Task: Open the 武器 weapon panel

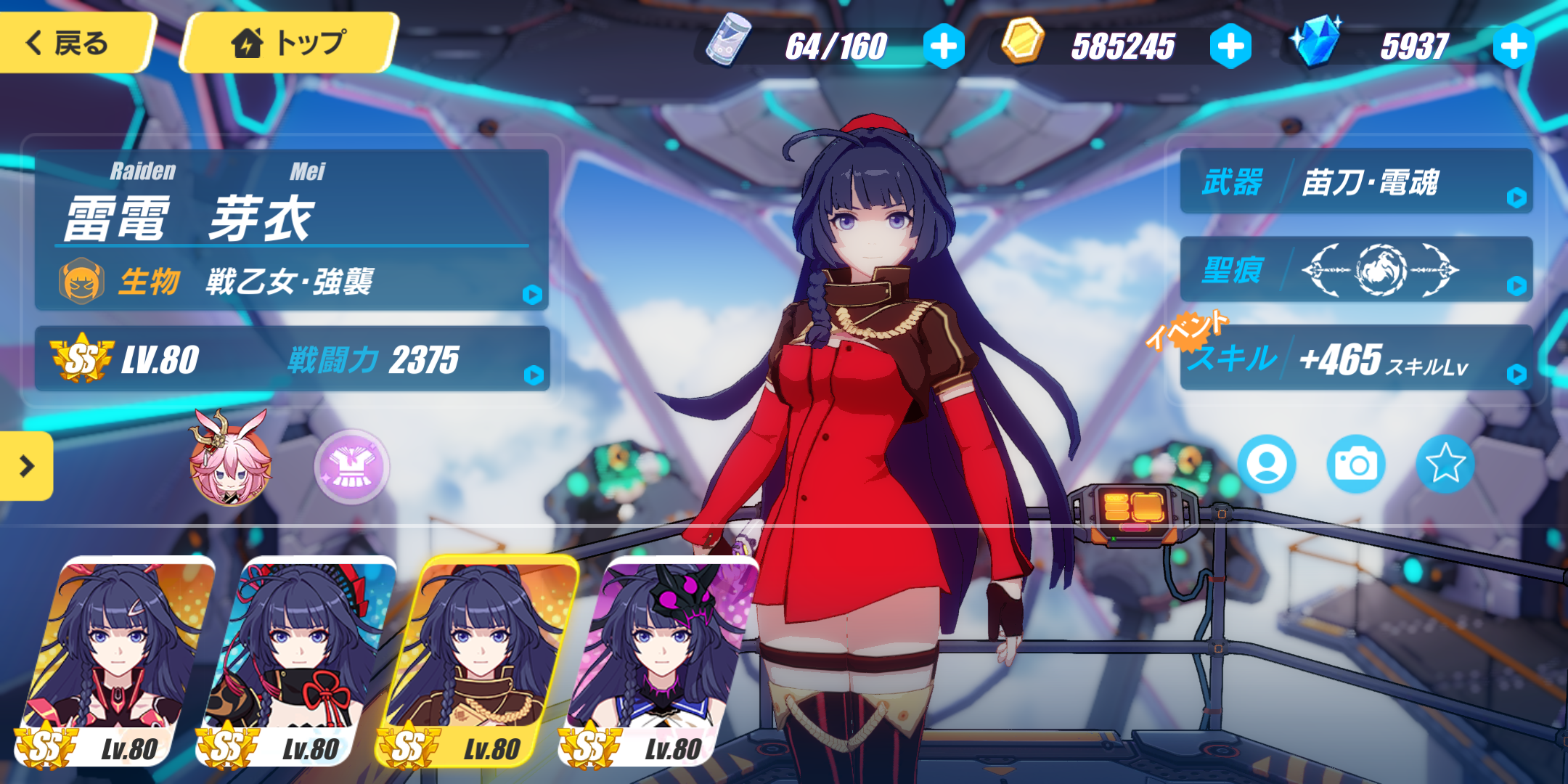Action: (x=1356, y=182)
